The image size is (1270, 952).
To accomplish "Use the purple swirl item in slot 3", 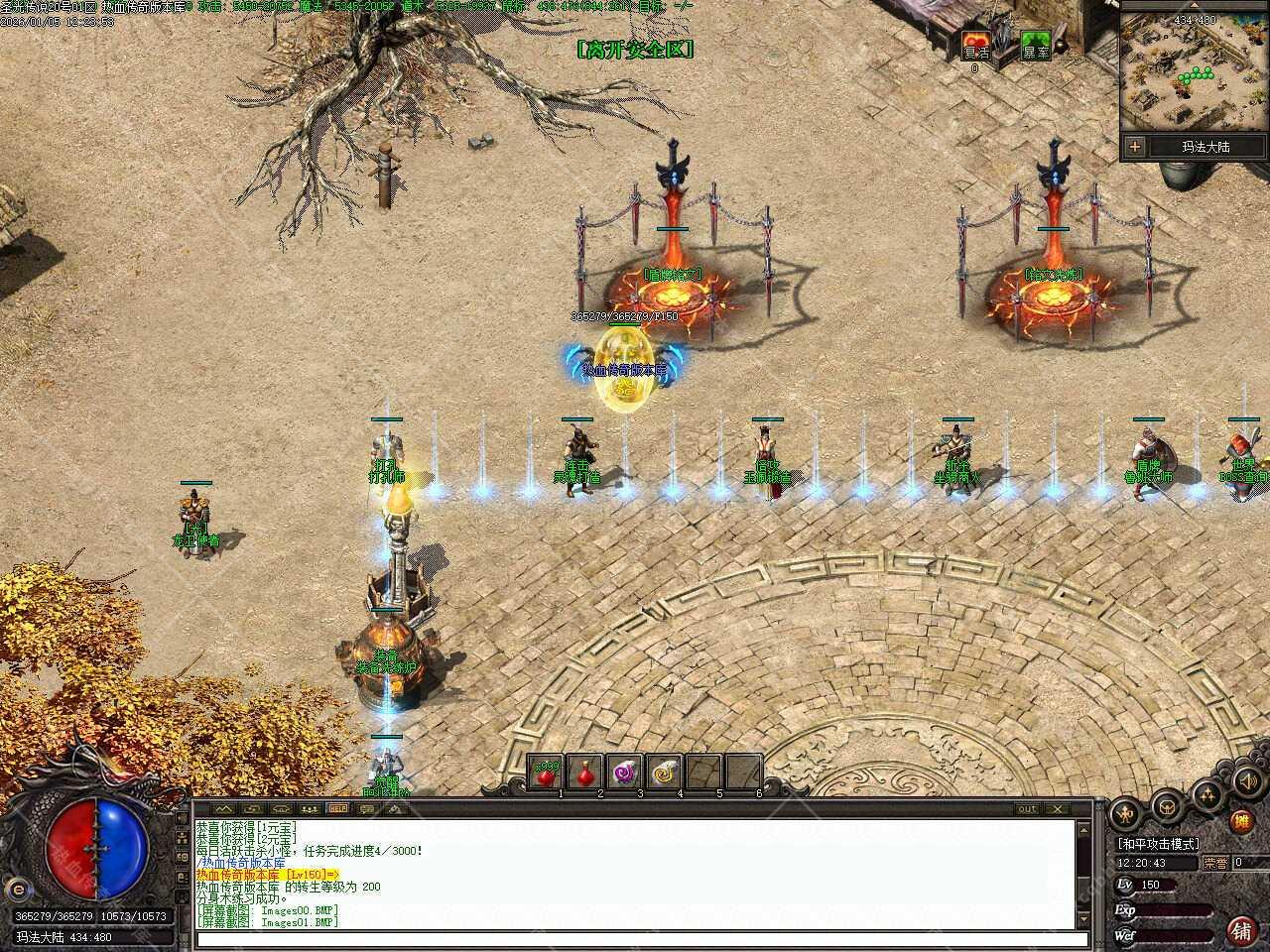I will coord(624,773).
